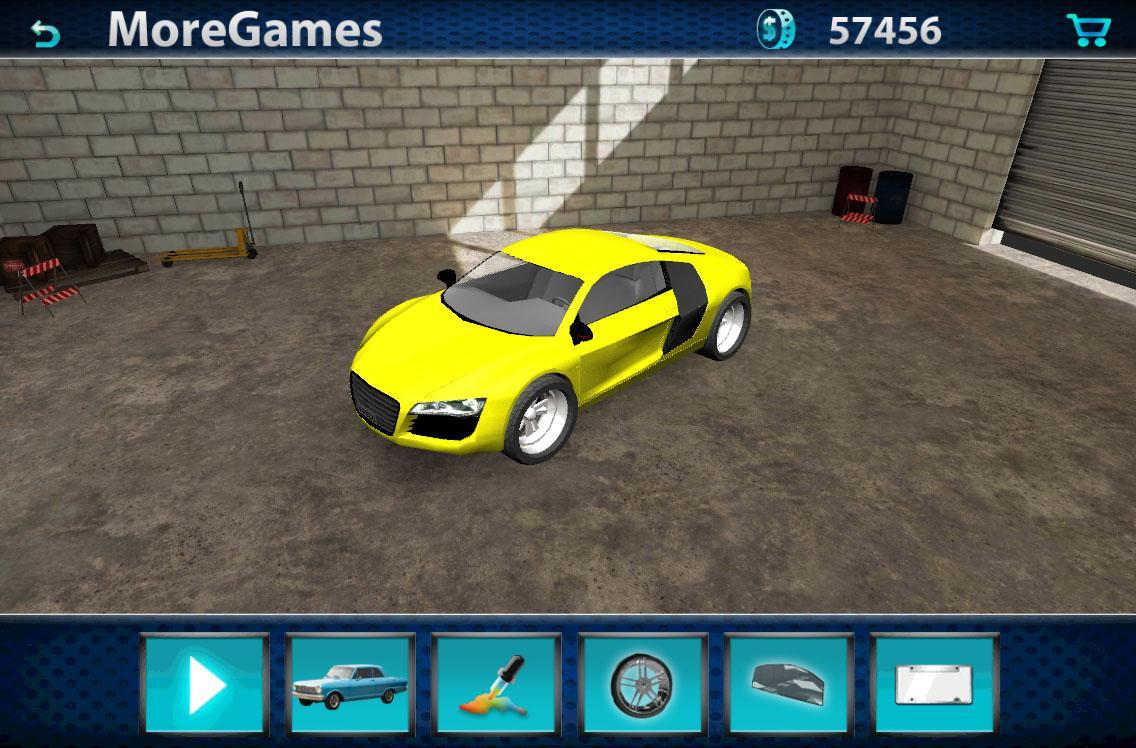This screenshot has width=1136, height=748.
Task: Go back using the return arrow
Action: tap(45, 33)
